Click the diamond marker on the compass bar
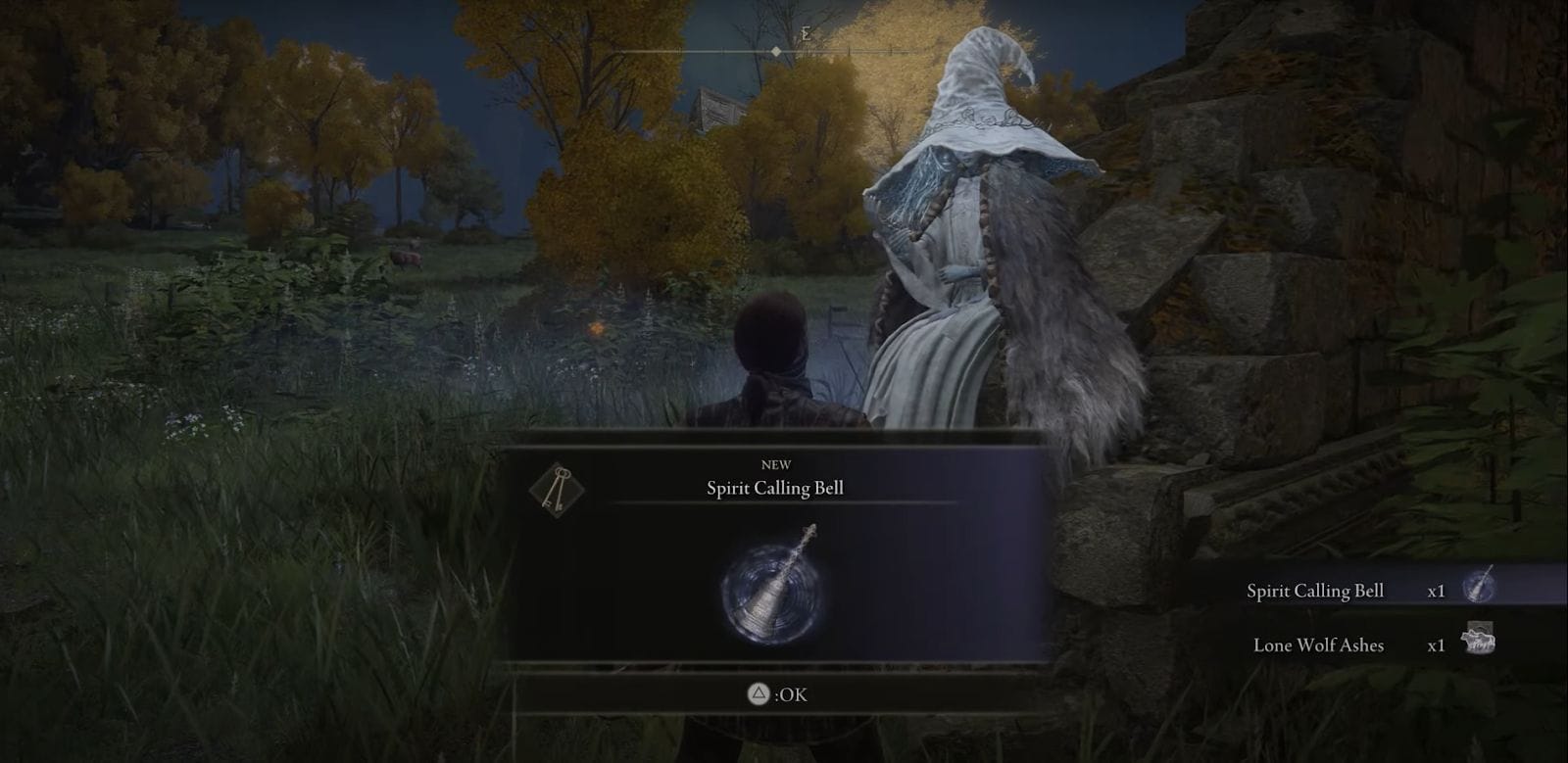 click(776, 52)
